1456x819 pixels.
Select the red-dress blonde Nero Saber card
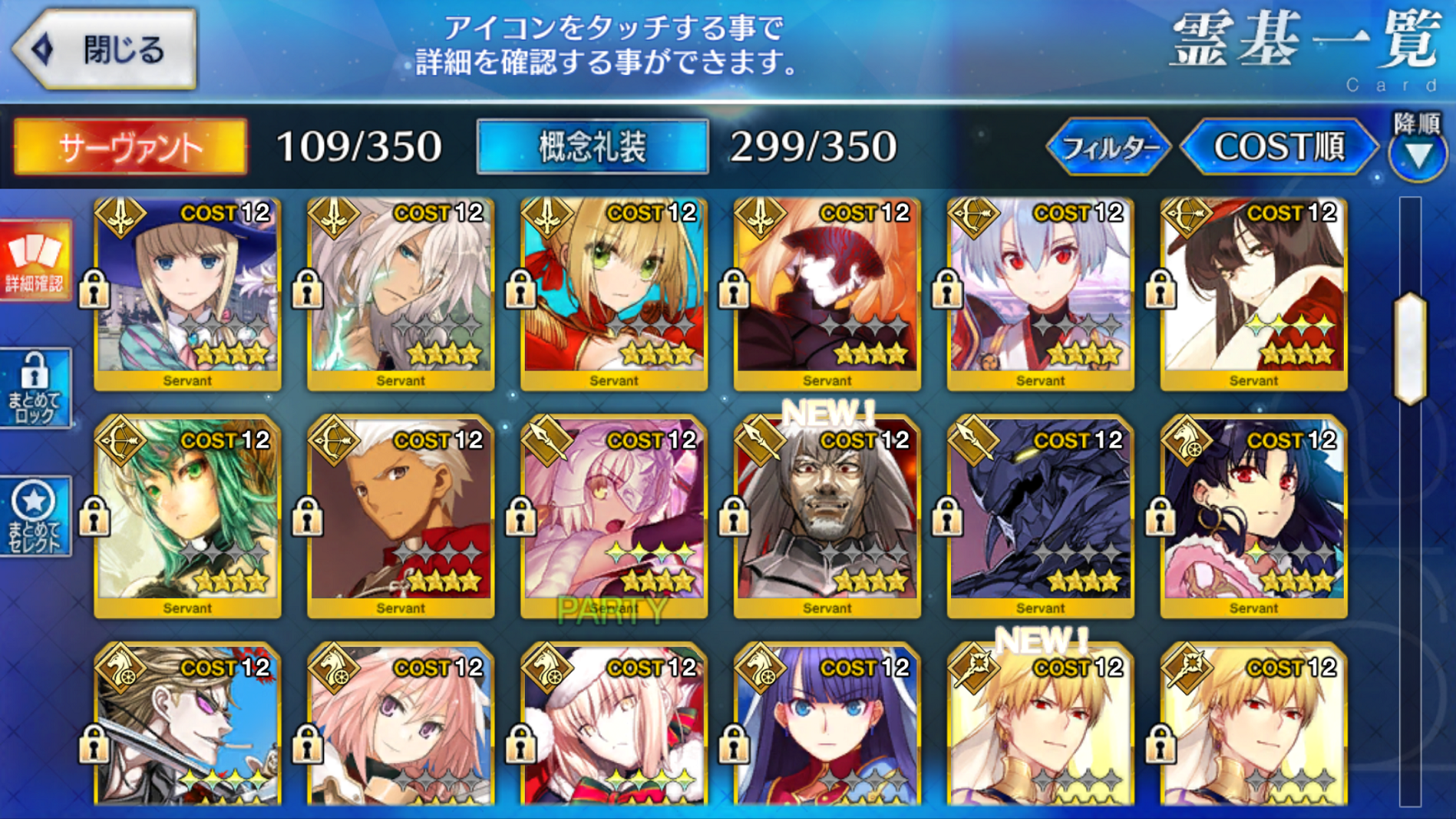[x=614, y=292]
